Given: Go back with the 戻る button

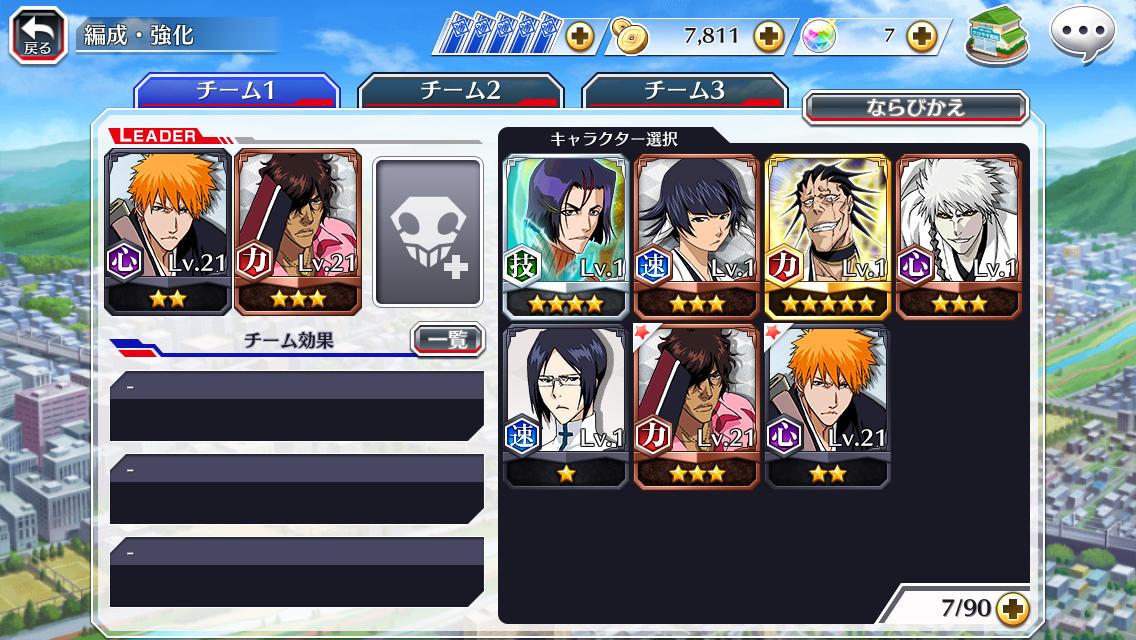Looking at the screenshot, I should pyautogui.click(x=38, y=36).
